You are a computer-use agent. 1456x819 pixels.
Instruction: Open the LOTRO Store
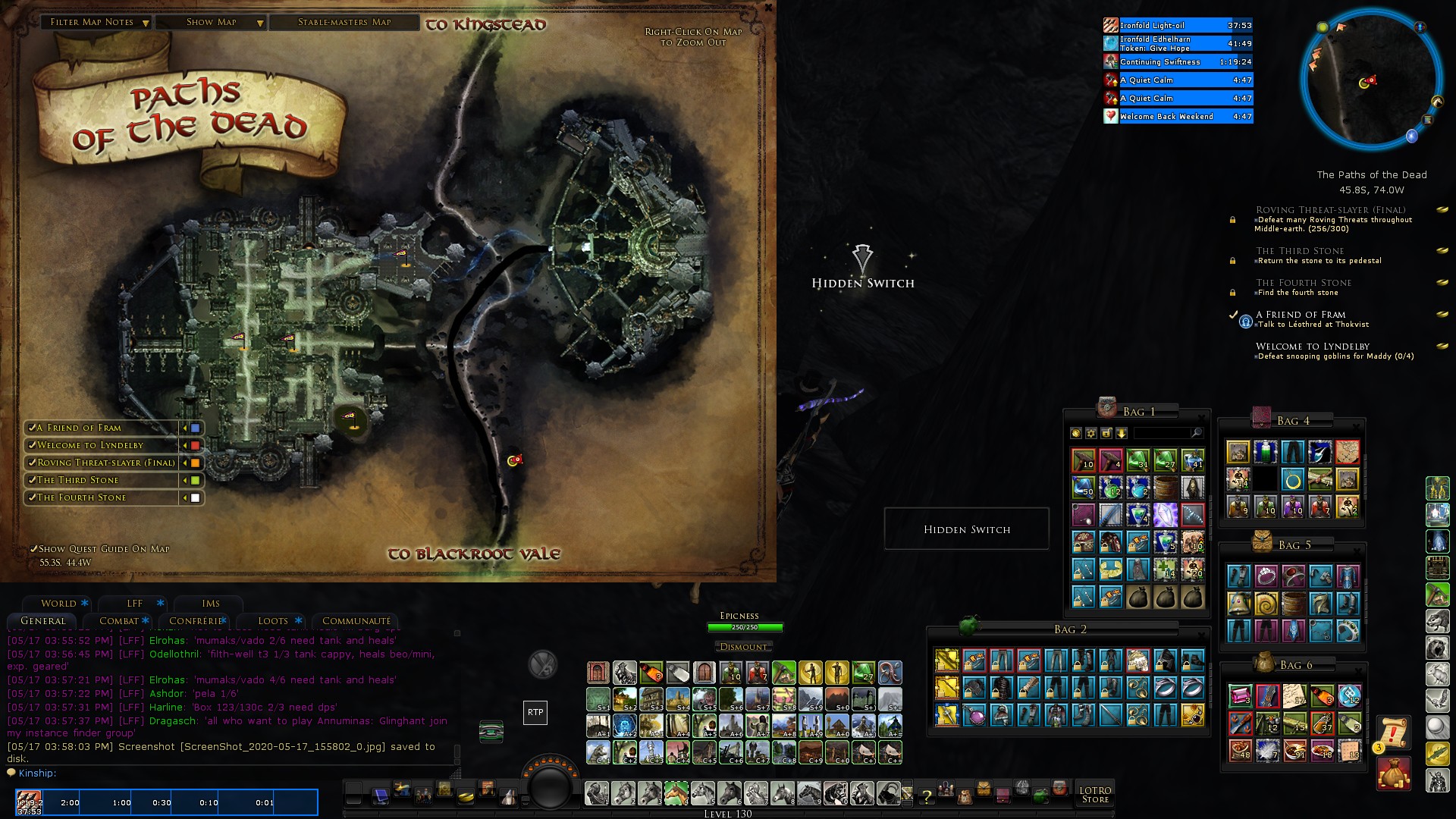[x=1095, y=795]
